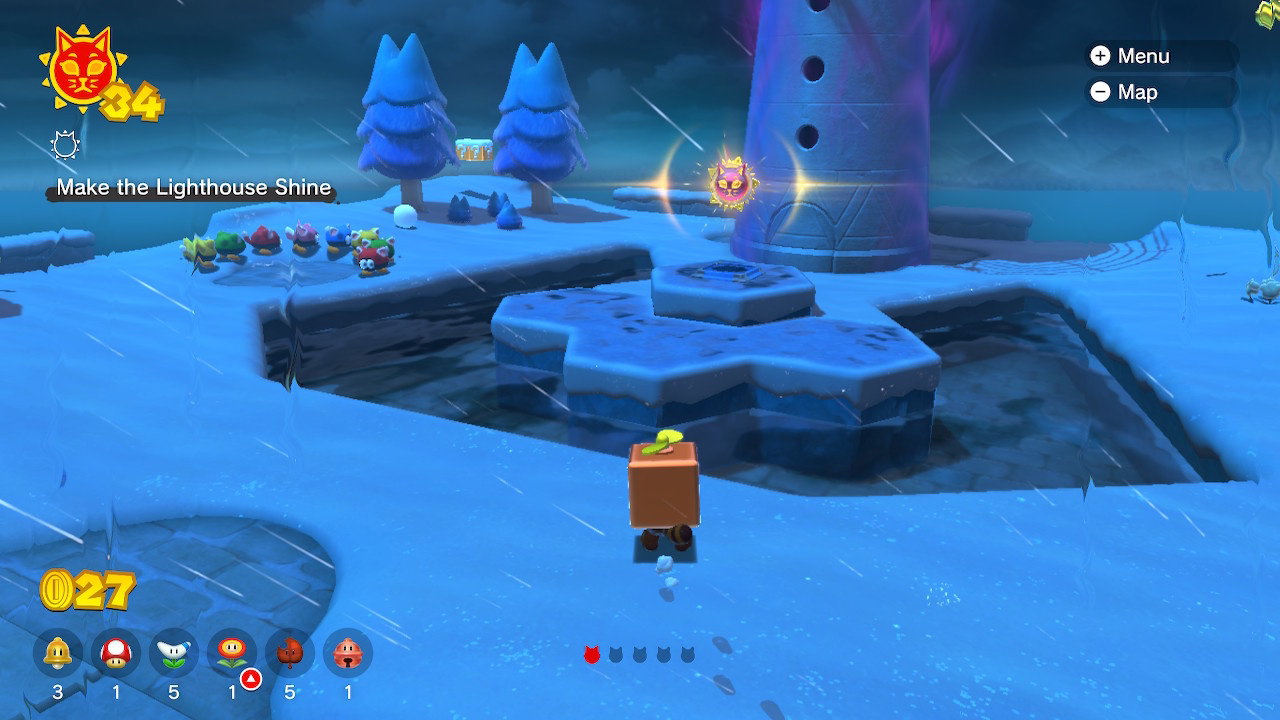
Task: Click the Cat Shine counter icon
Action: [x=78, y=72]
